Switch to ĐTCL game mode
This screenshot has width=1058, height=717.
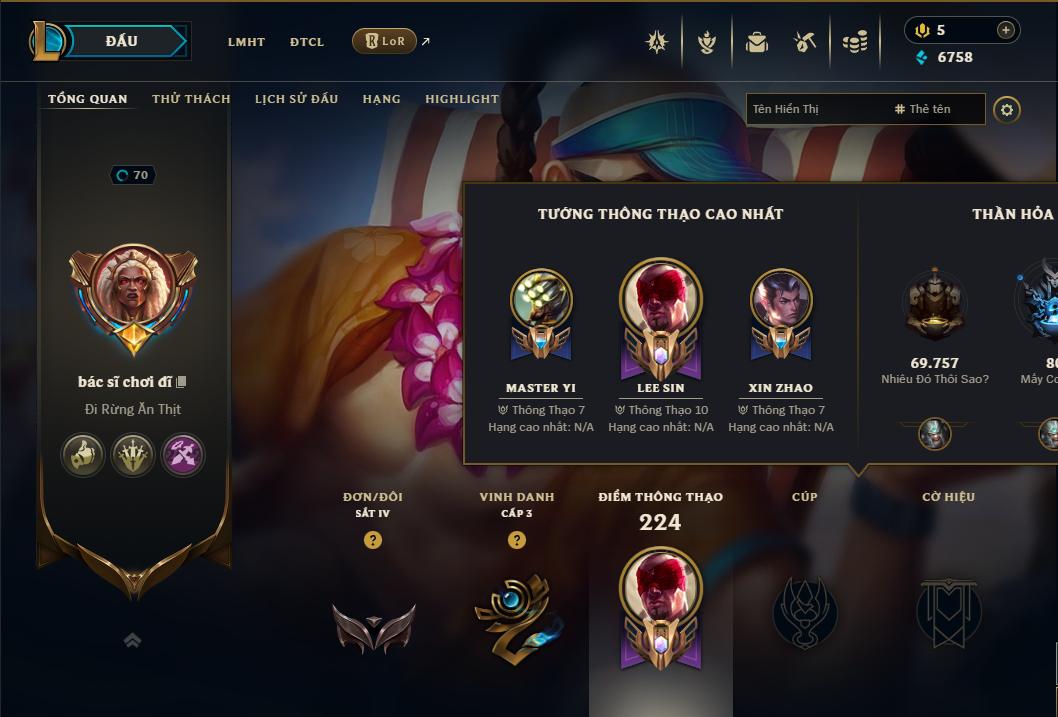[x=307, y=42]
